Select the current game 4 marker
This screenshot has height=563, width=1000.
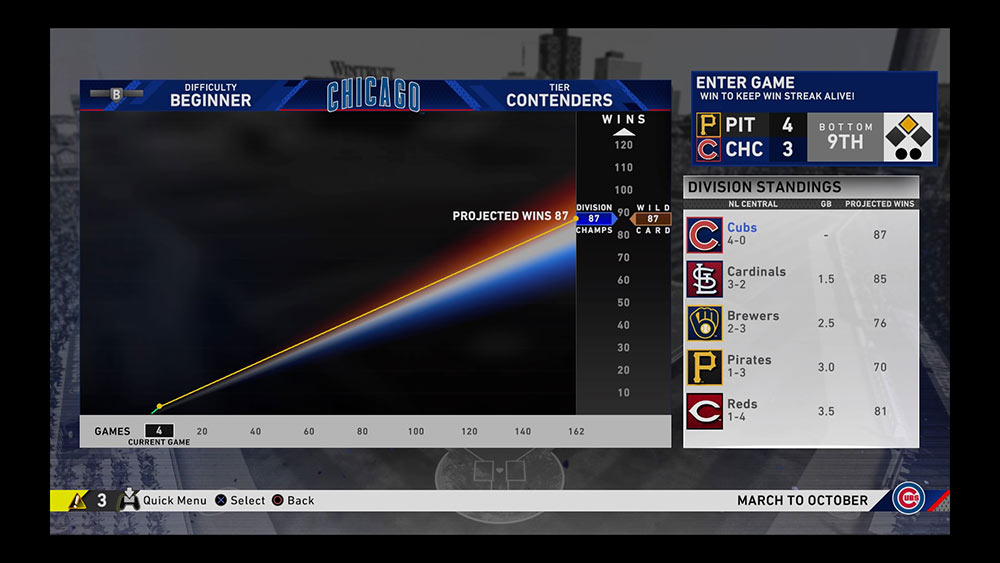(x=159, y=431)
